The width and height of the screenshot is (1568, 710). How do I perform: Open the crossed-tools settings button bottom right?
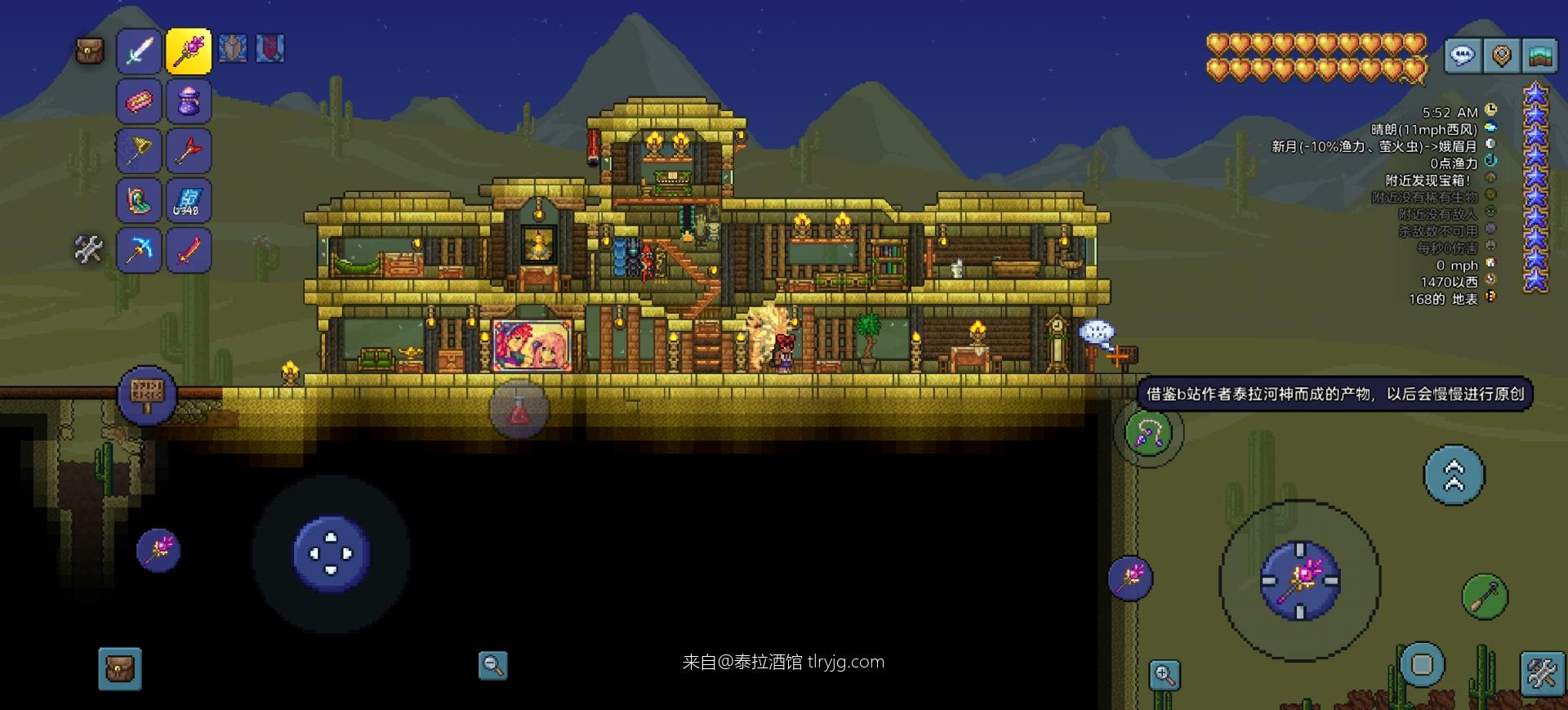[x=1542, y=675]
